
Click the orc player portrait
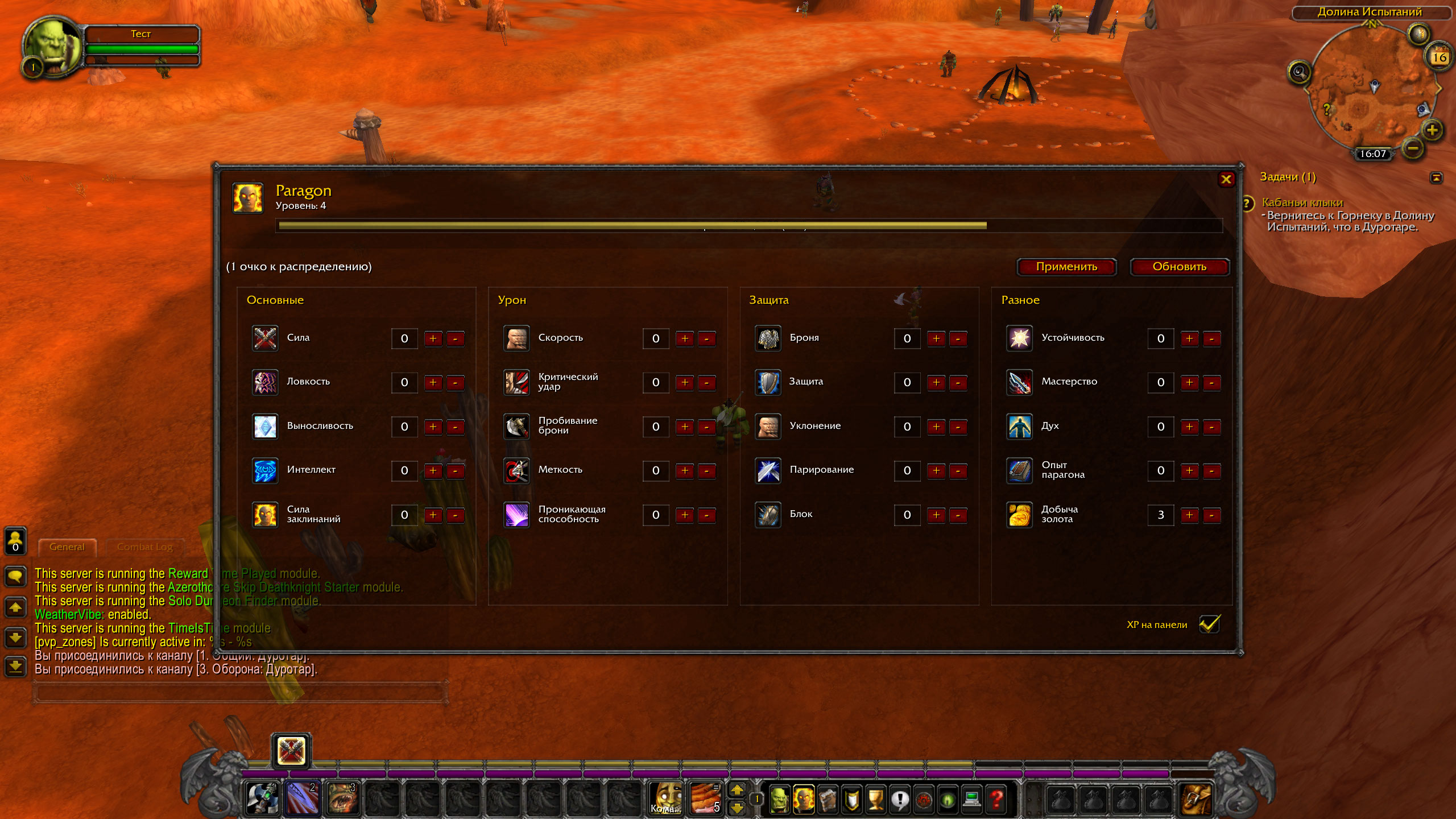click(x=52, y=45)
